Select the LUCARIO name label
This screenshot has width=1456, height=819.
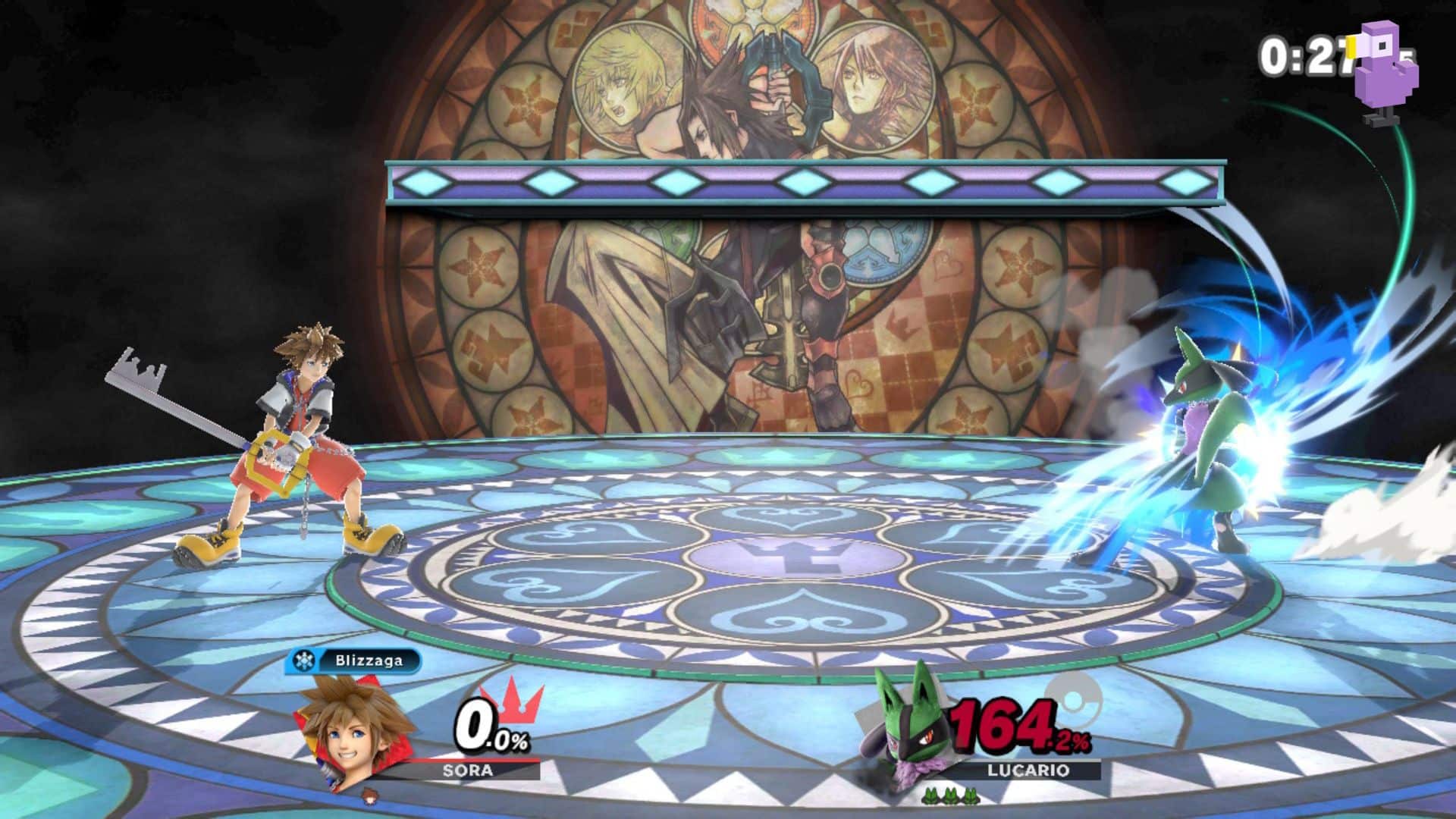coord(1027,770)
